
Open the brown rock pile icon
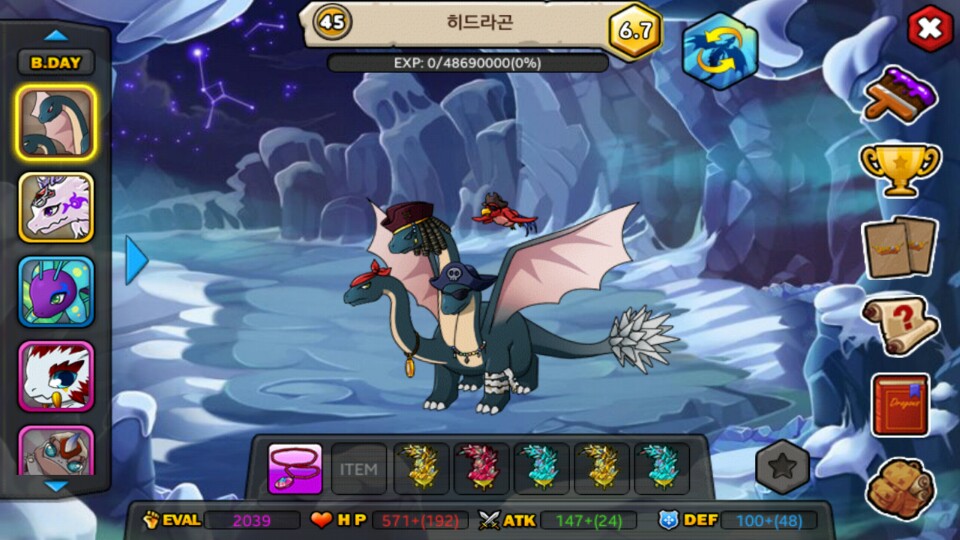900,488
